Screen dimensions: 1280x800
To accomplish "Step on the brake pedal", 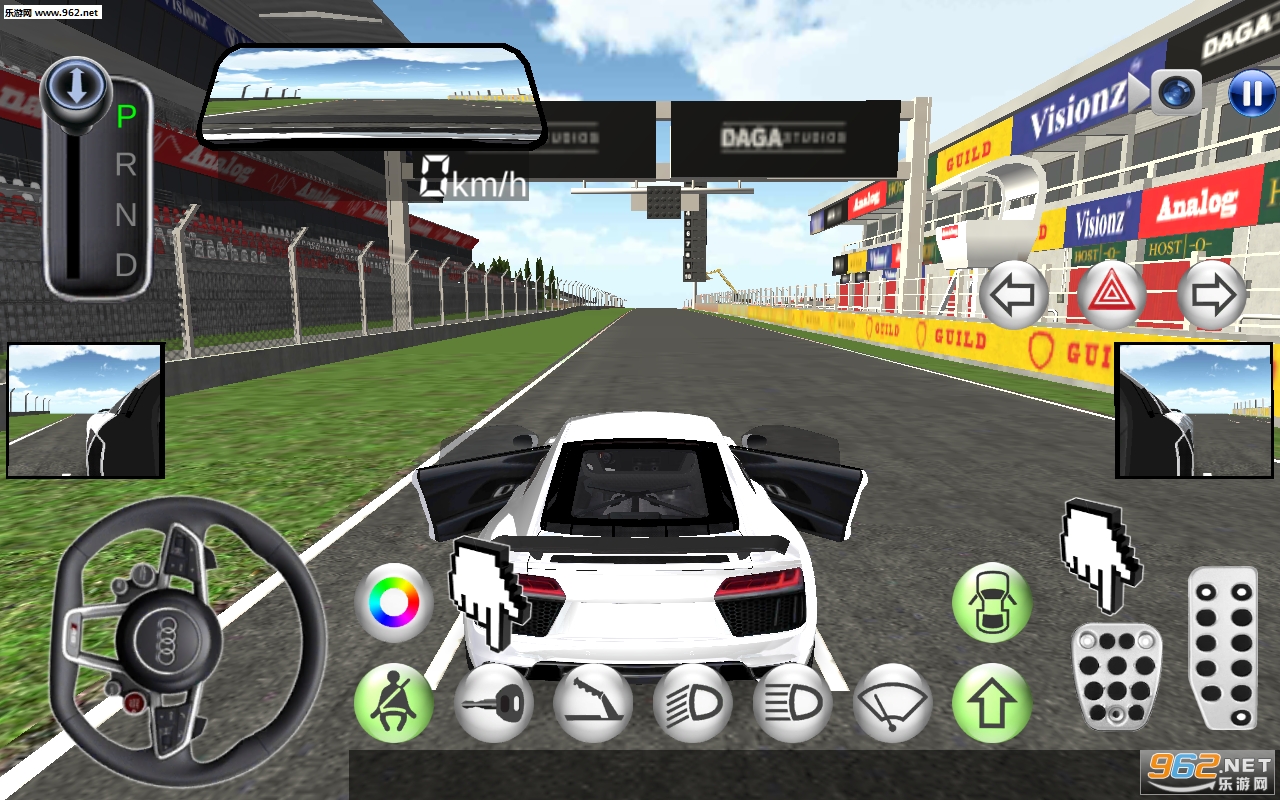I will [1116, 677].
